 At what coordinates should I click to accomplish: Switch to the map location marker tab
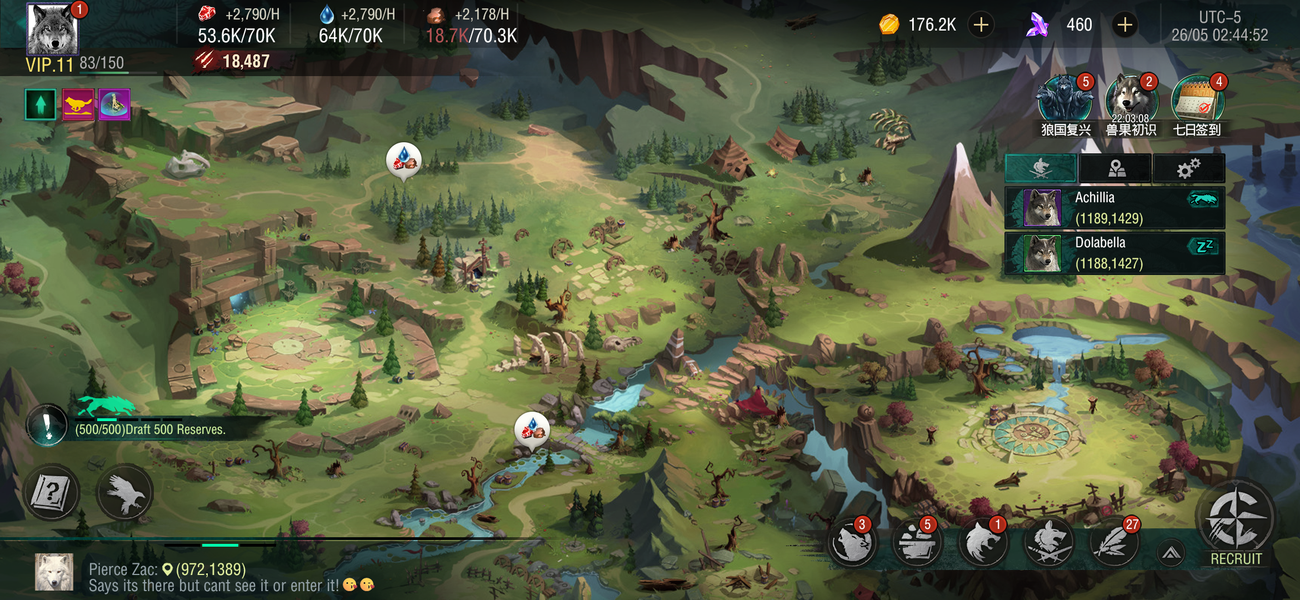pos(1115,169)
